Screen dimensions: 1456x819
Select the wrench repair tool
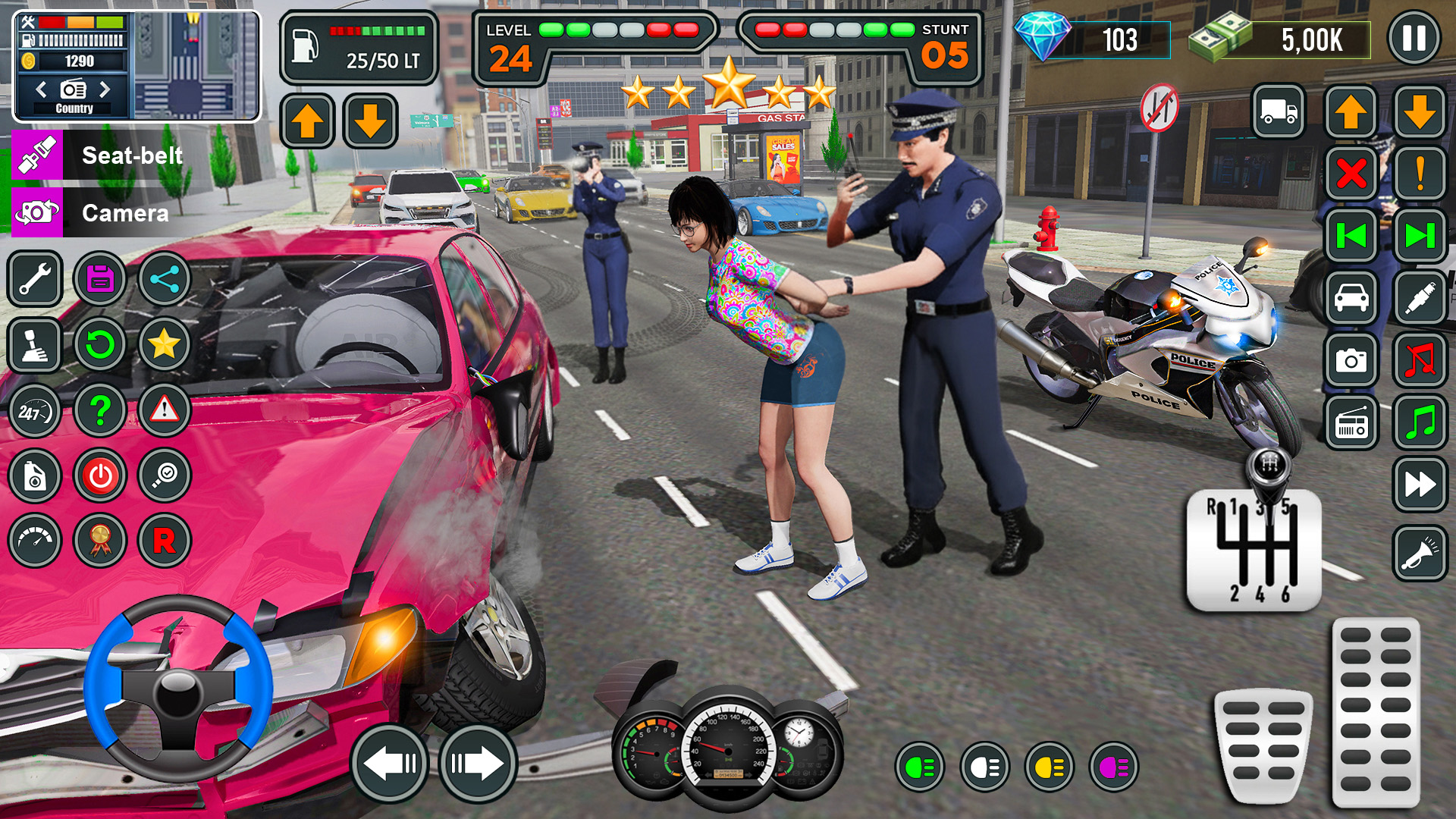click(34, 279)
